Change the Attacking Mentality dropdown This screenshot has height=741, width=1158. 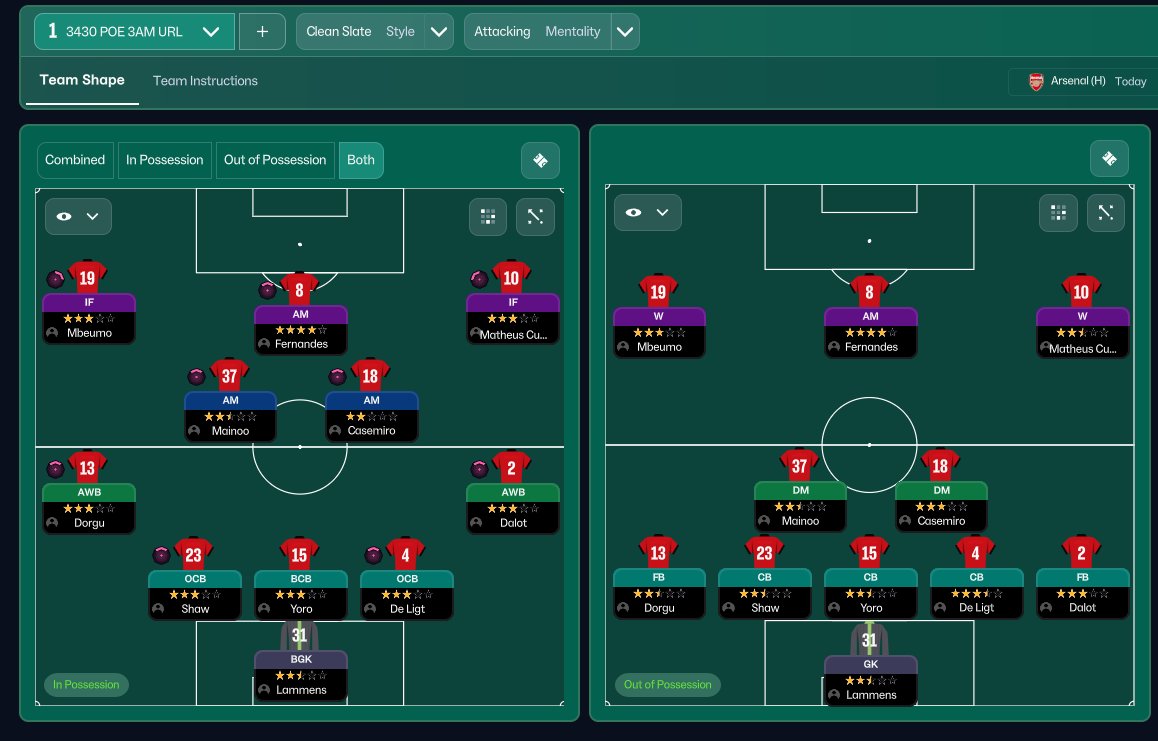pyautogui.click(x=625, y=31)
